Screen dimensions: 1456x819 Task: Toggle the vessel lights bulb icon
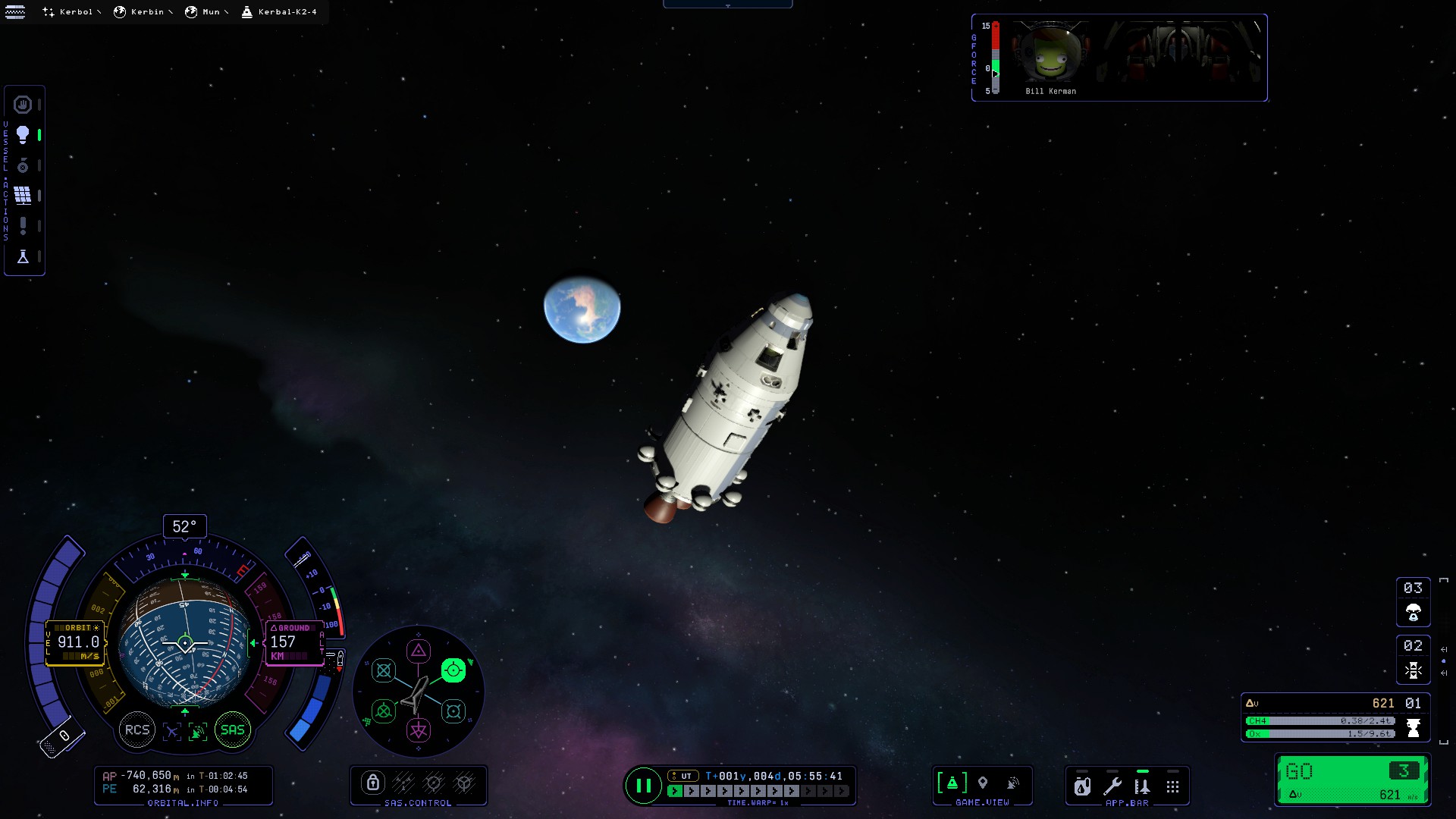pyautogui.click(x=23, y=135)
